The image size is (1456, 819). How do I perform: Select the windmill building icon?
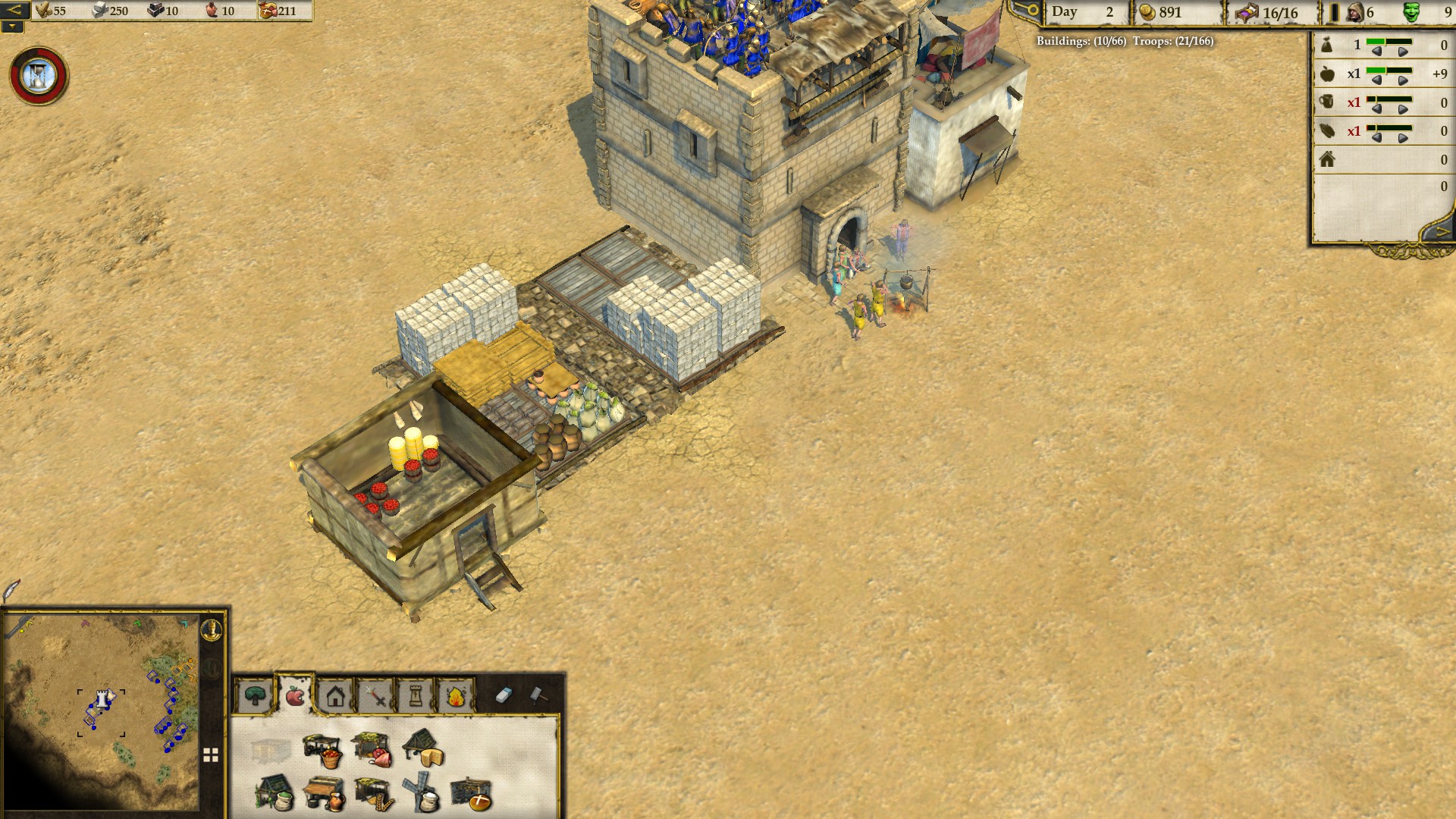coord(422,793)
